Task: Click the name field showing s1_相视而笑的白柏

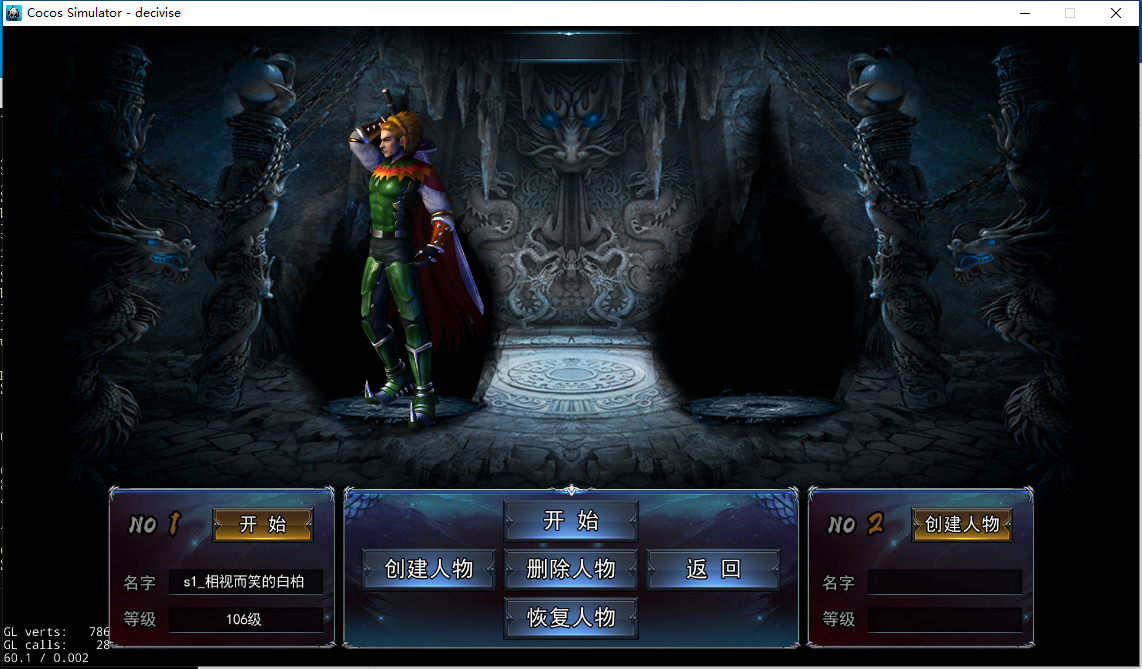Action: [x=245, y=582]
